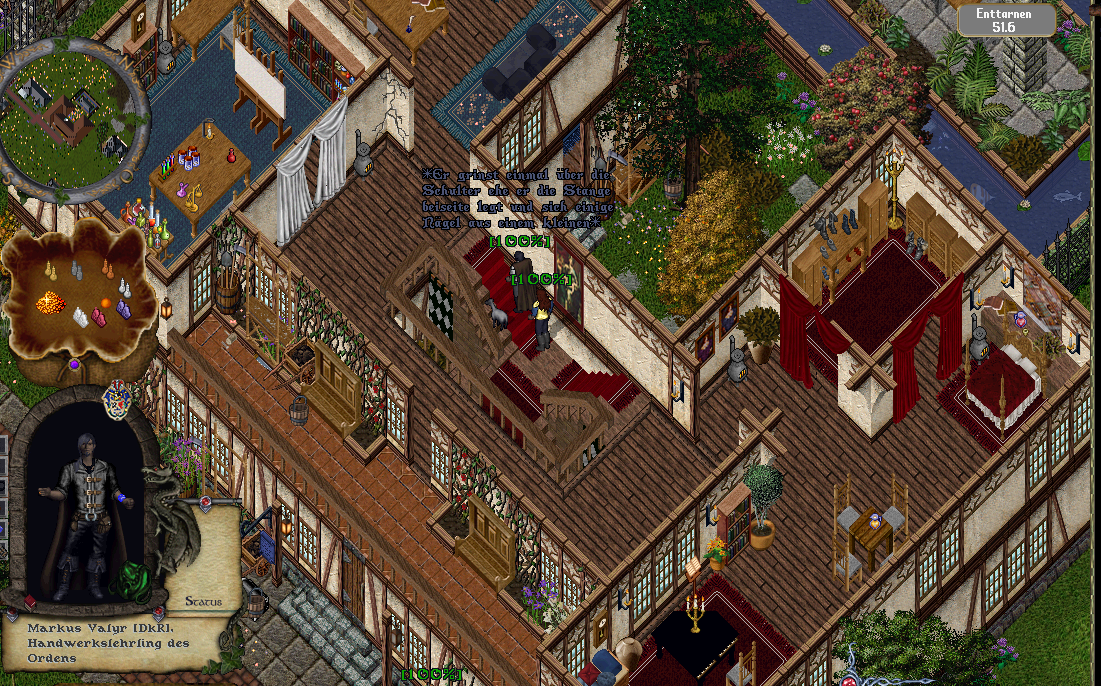Pick the yellow potion bottles in the bag
This screenshot has width=1101, height=686.
coord(49,269)
